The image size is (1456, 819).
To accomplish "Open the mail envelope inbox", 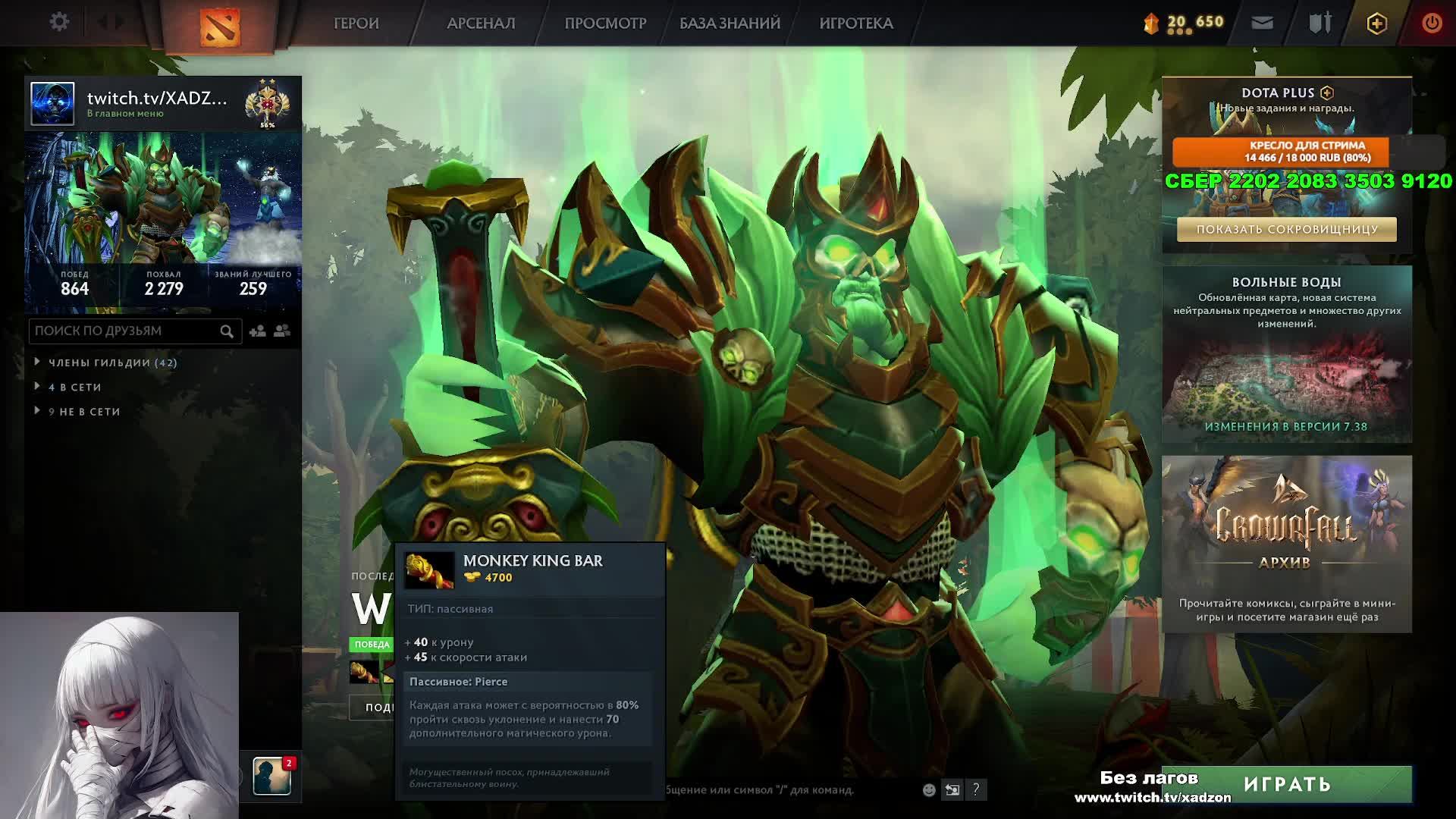I will point(1262,24).
